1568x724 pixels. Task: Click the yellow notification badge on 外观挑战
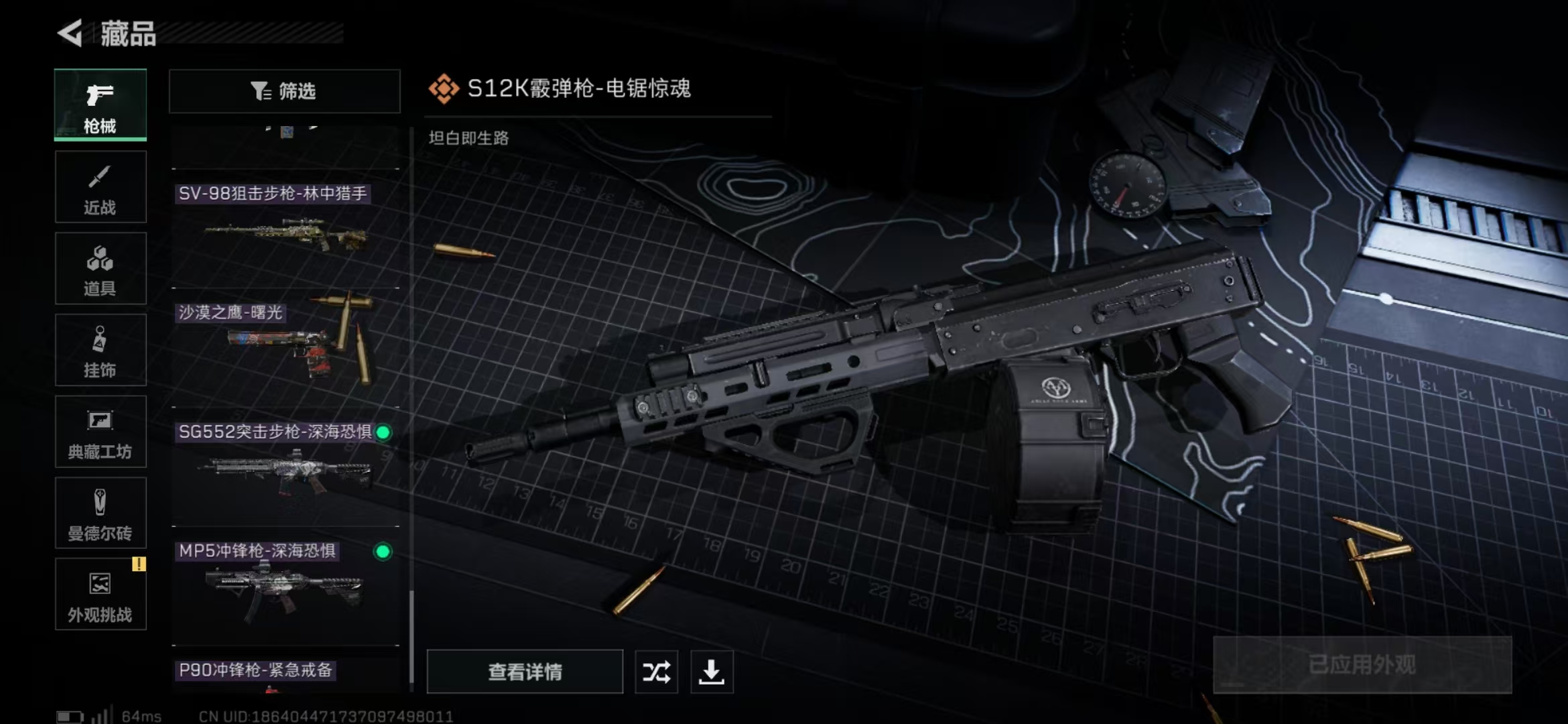click(x=139, y=564)
